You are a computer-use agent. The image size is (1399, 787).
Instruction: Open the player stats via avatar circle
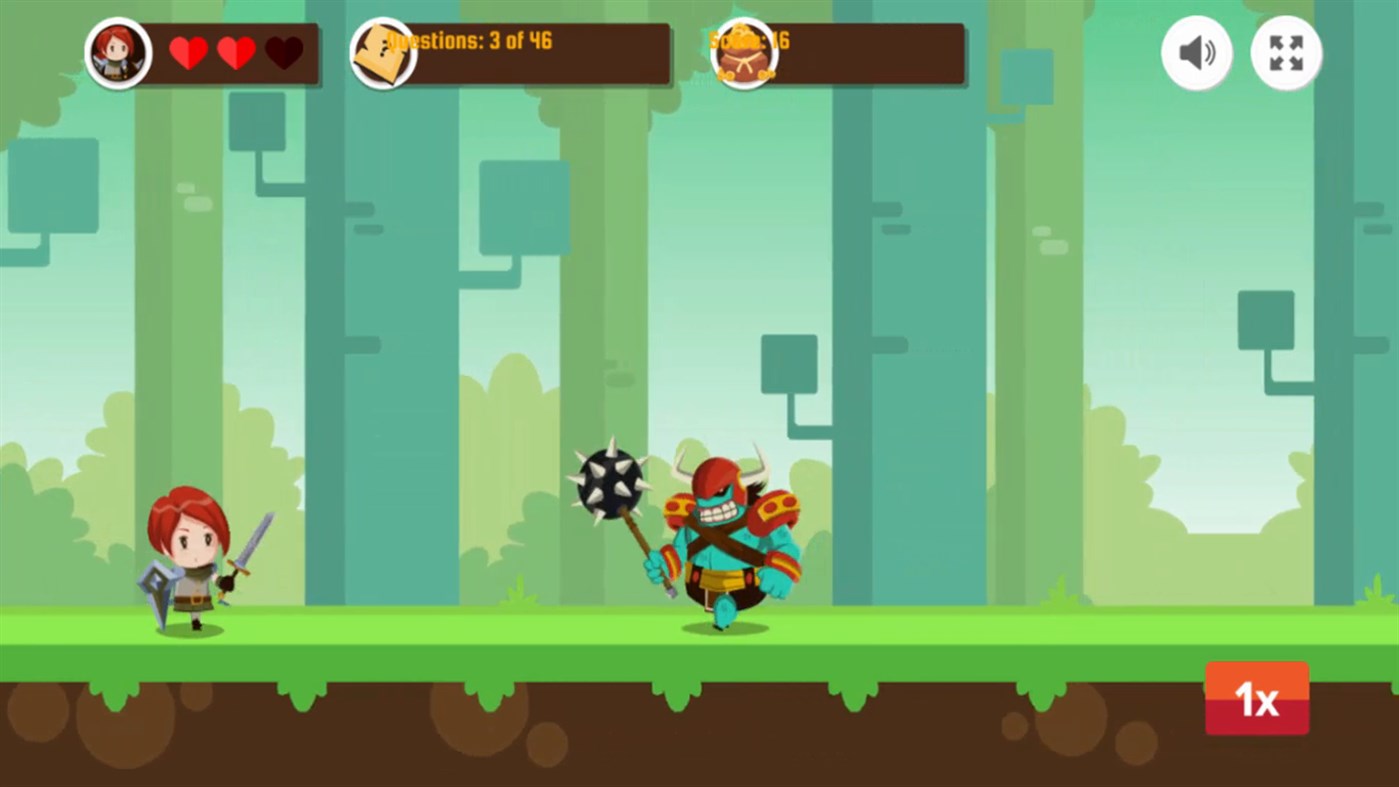[x=119, y=53]
